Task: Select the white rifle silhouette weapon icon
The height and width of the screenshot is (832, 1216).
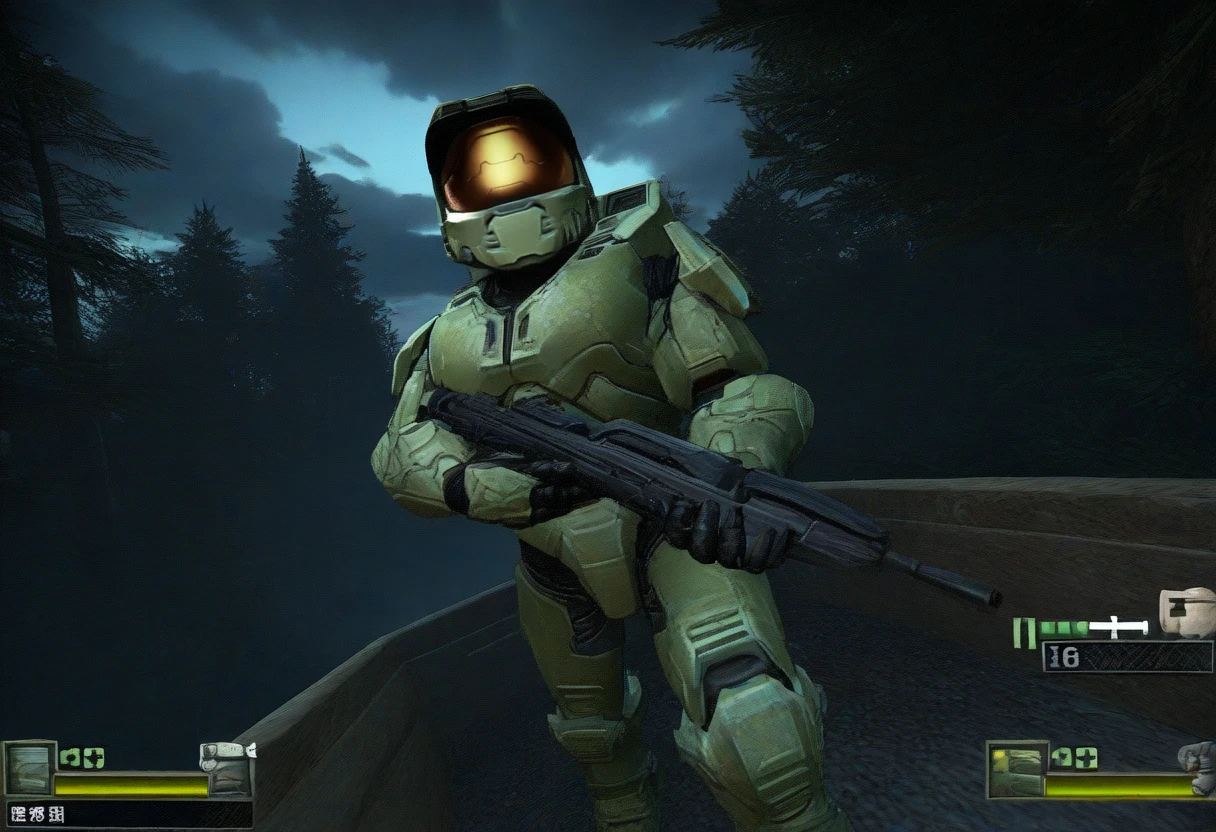Action: pyautogui.click(x=1118, y=628)
